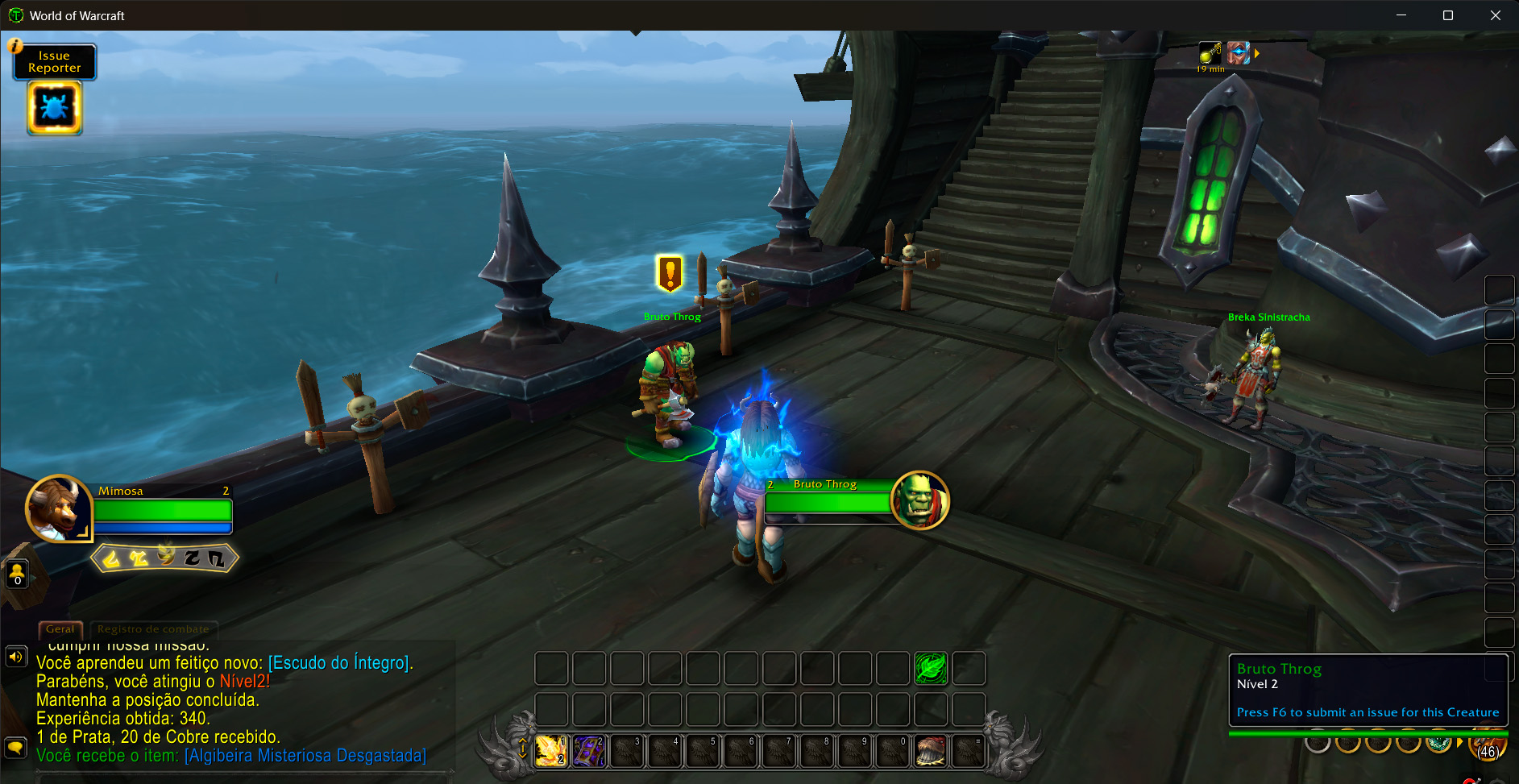Use the green leaf ability icon
Image resolution: width=1519 pixels, height=784 pixels.
pyautogui.click(x=931, y=669)
